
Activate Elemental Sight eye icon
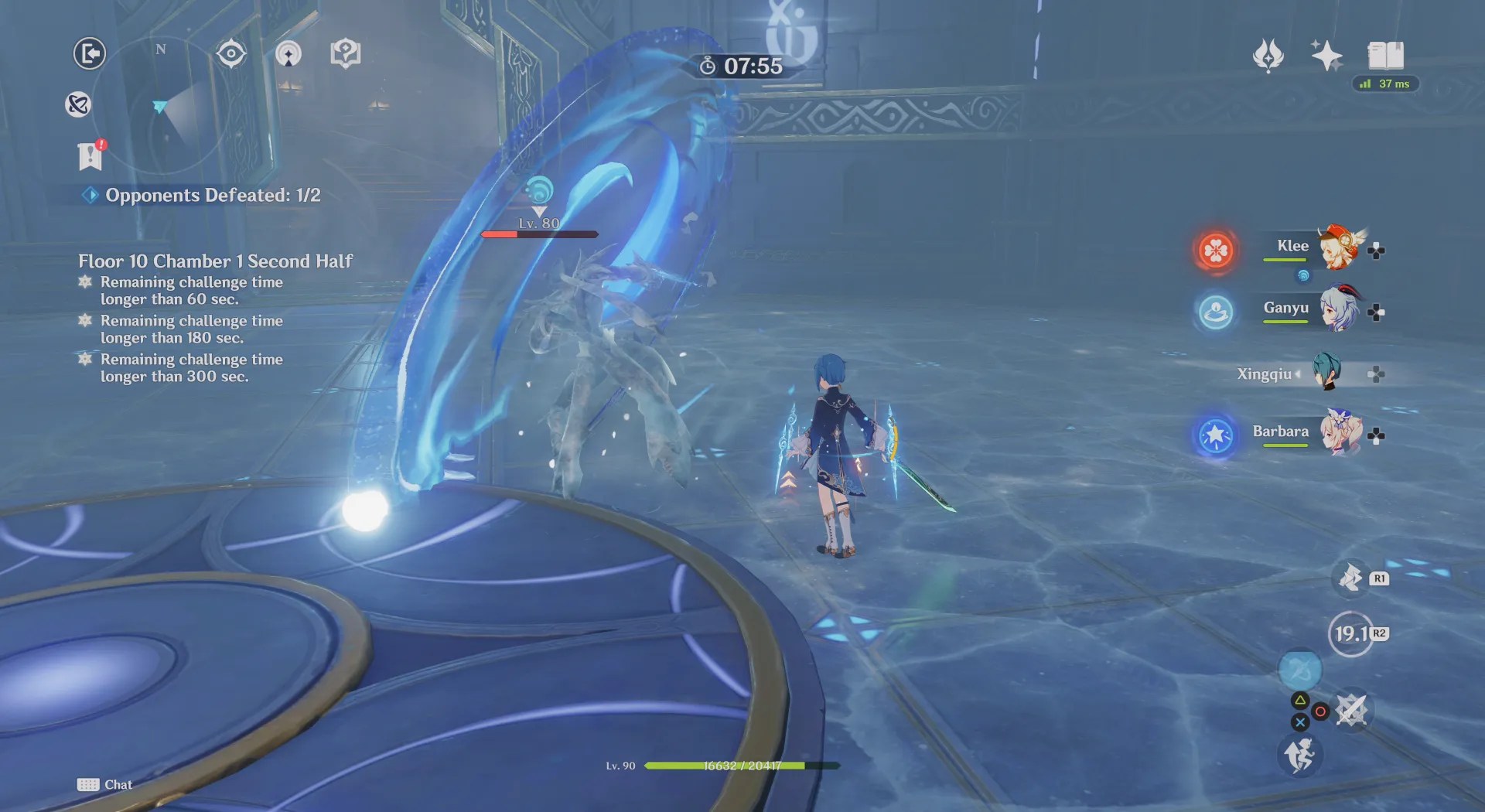point(231,53)
